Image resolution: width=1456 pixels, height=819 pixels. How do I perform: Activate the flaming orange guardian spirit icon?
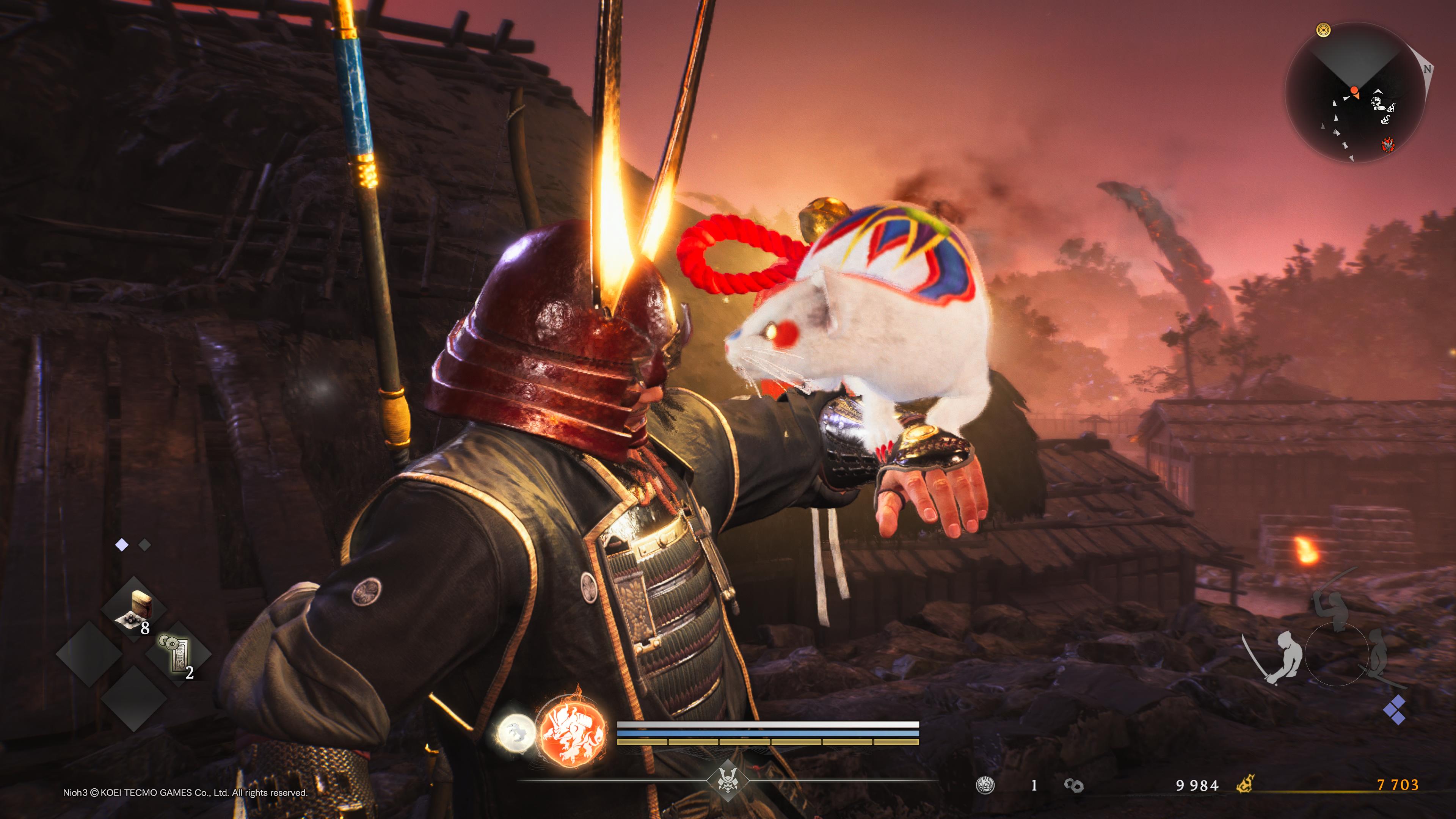571,731
